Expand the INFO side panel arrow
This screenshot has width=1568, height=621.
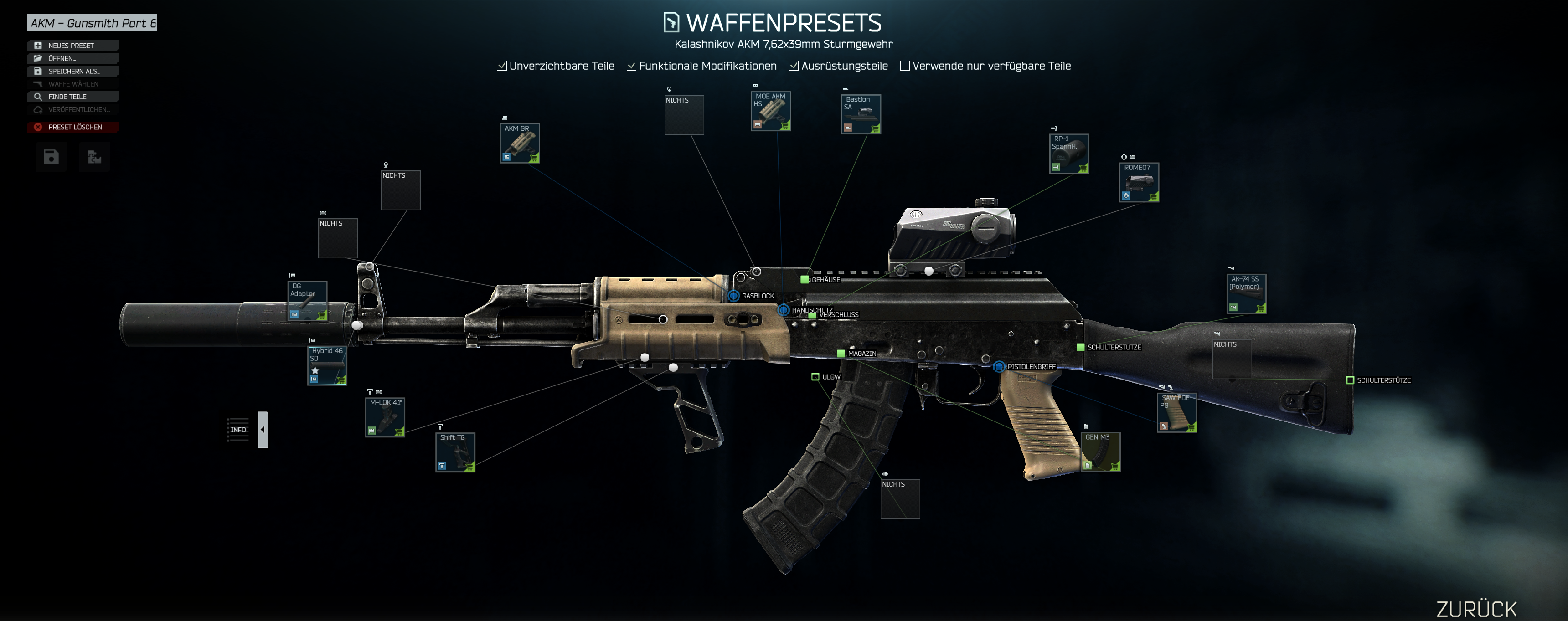[263, 429]
